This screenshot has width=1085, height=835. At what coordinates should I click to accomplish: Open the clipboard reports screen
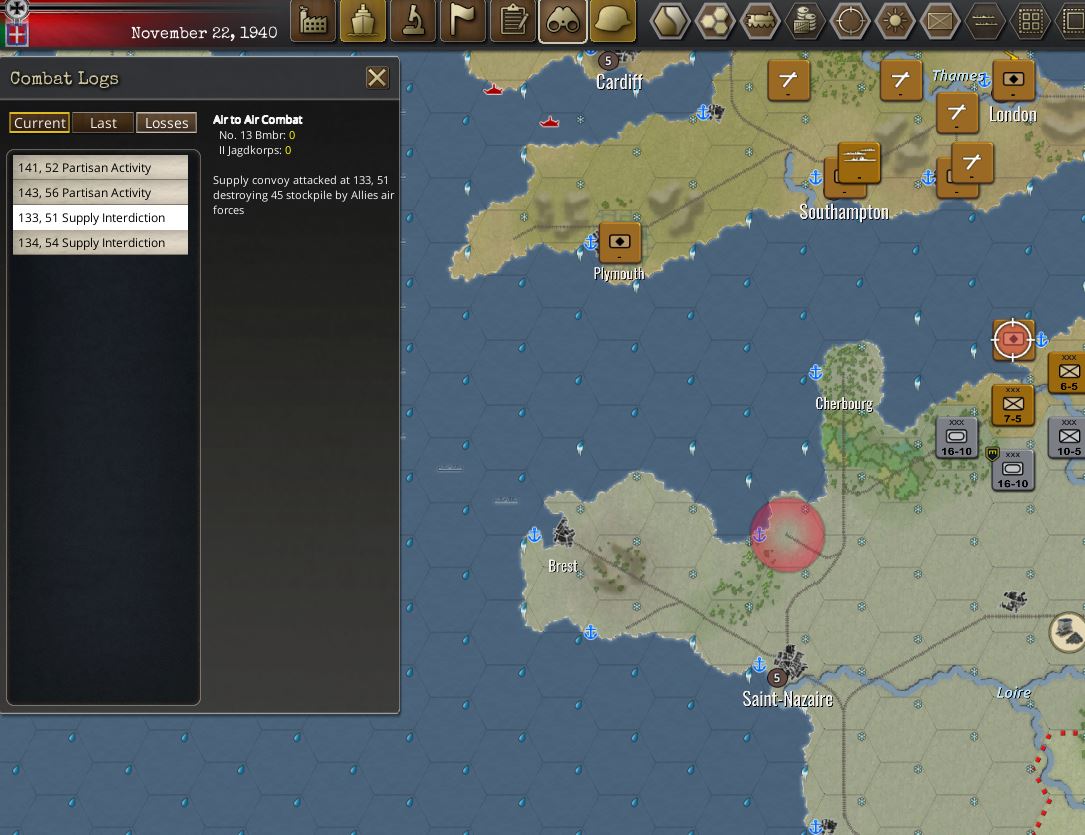513,21
